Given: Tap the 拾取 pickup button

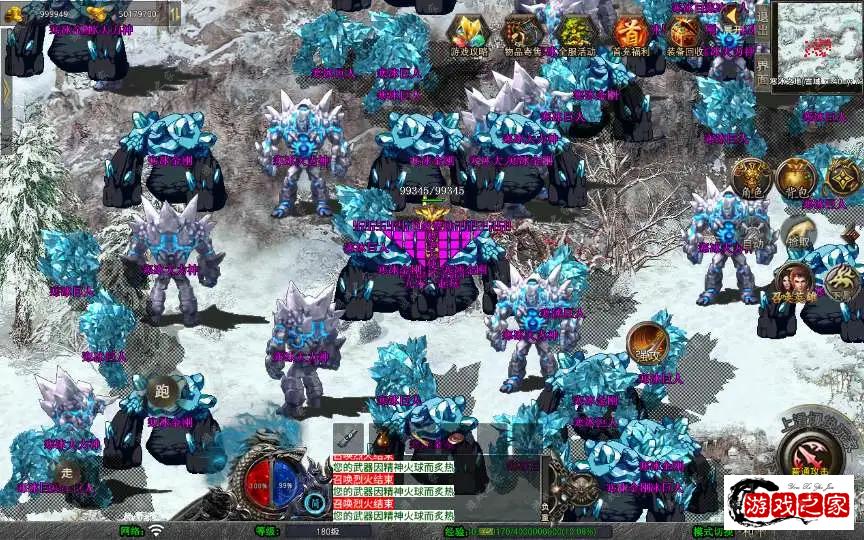Looking at the screenshot, I should (797, 235).
